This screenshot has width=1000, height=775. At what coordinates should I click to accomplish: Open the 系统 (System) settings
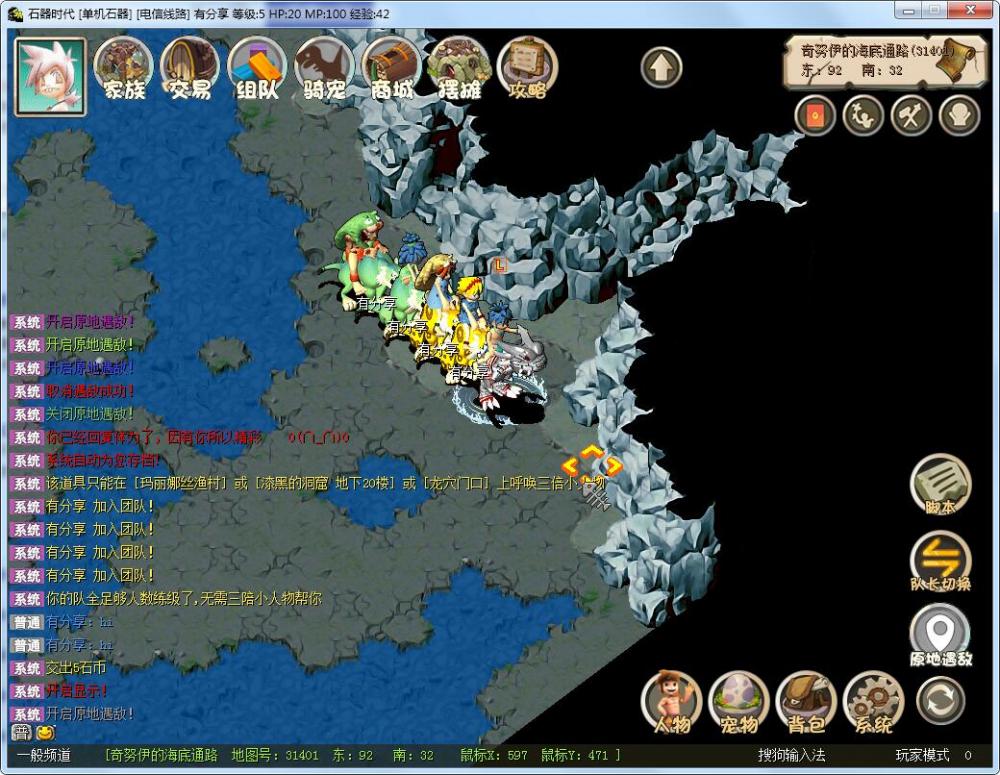point(873,701)
